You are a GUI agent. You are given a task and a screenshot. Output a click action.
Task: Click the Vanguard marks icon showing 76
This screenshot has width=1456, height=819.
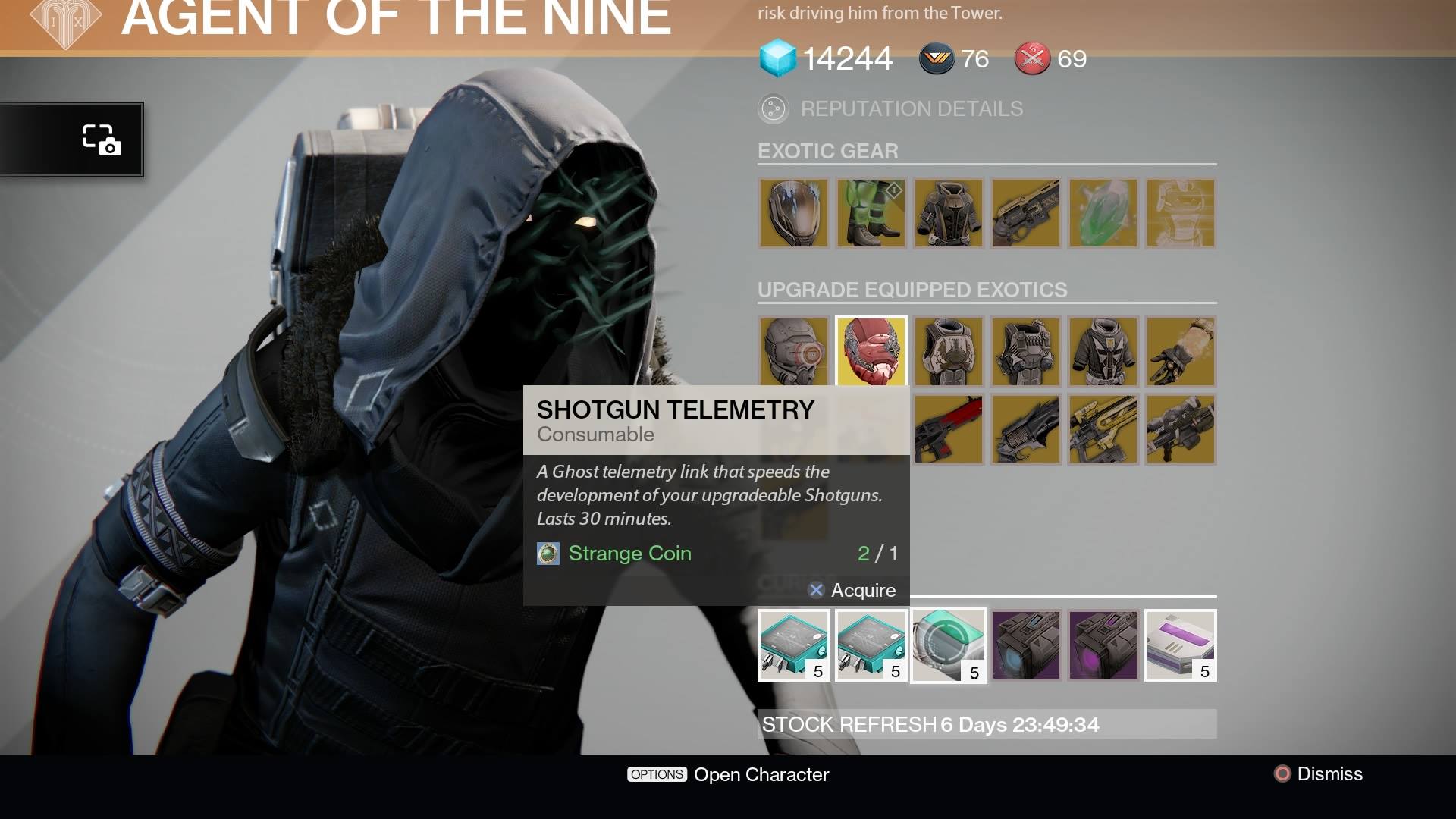click(x=934, y=58)
